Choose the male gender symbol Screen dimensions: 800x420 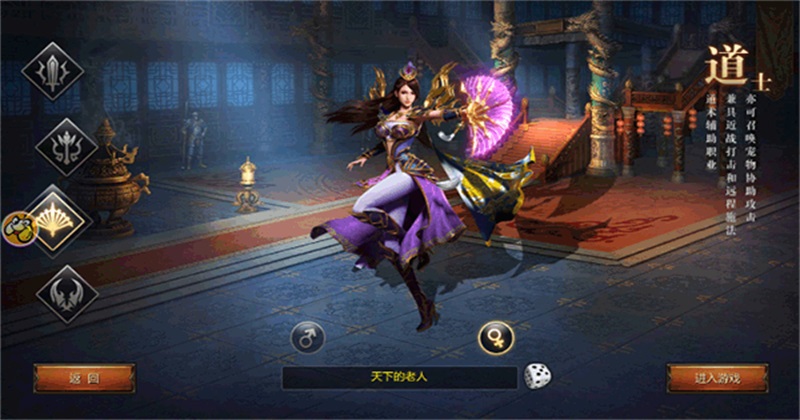click(x=308, y=337)
